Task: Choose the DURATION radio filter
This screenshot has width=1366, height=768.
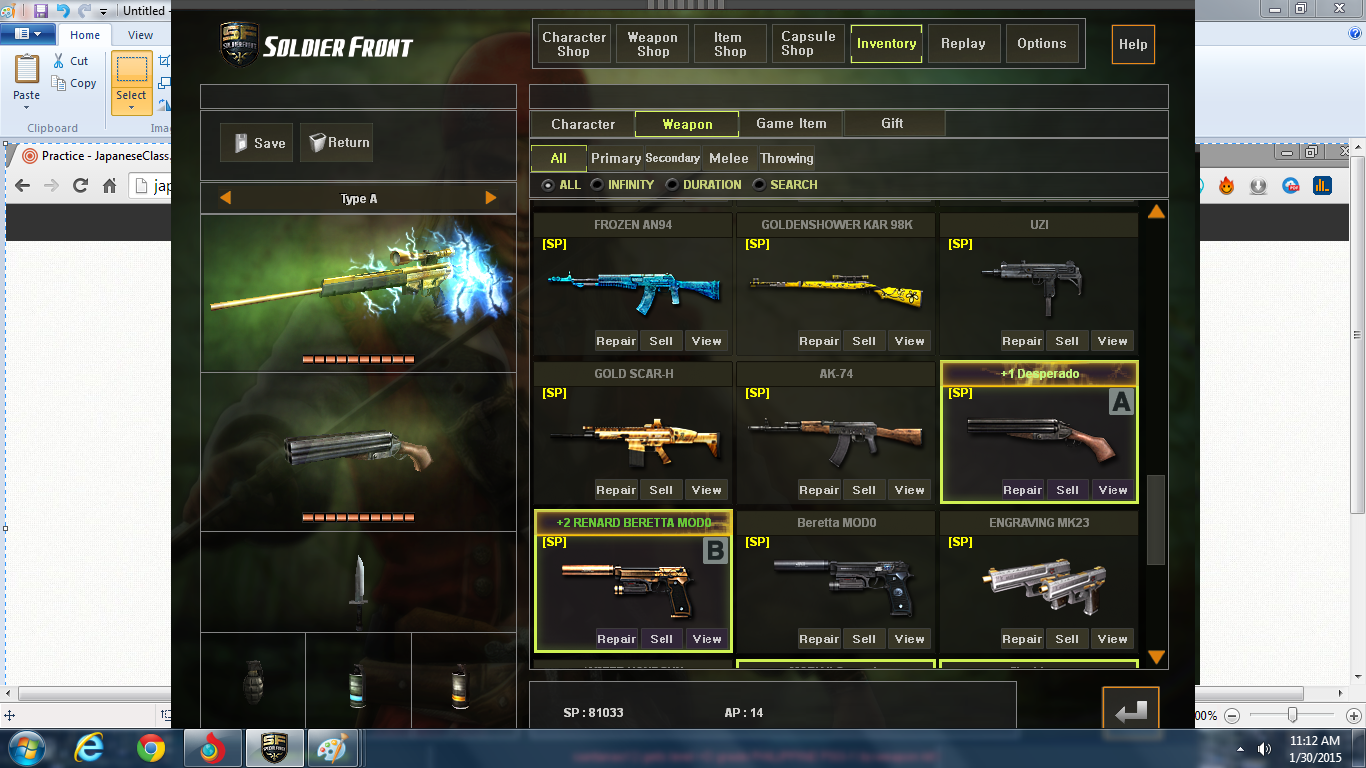Action: click(672, 185)
